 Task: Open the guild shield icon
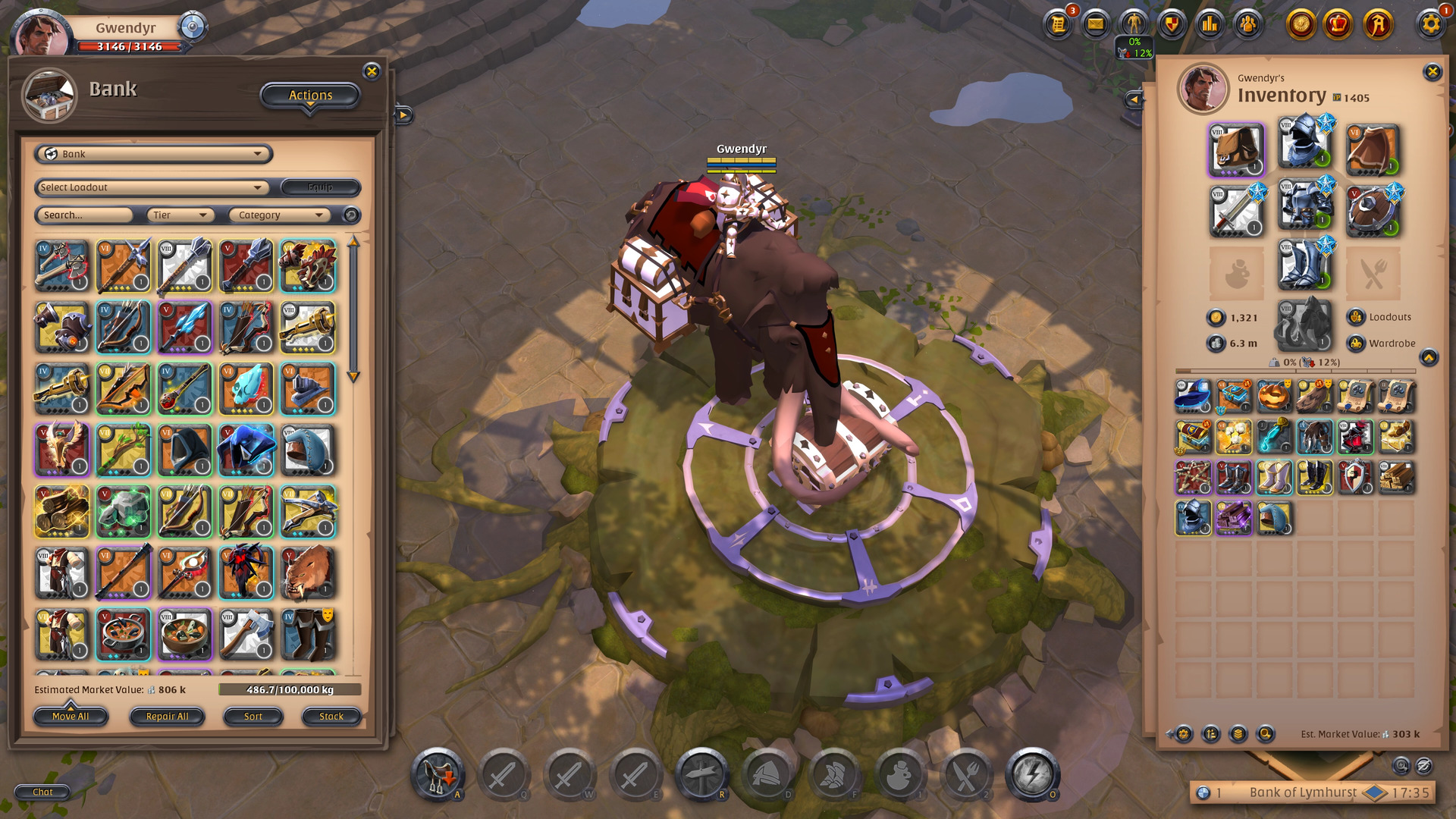(x=1171, y=24)
